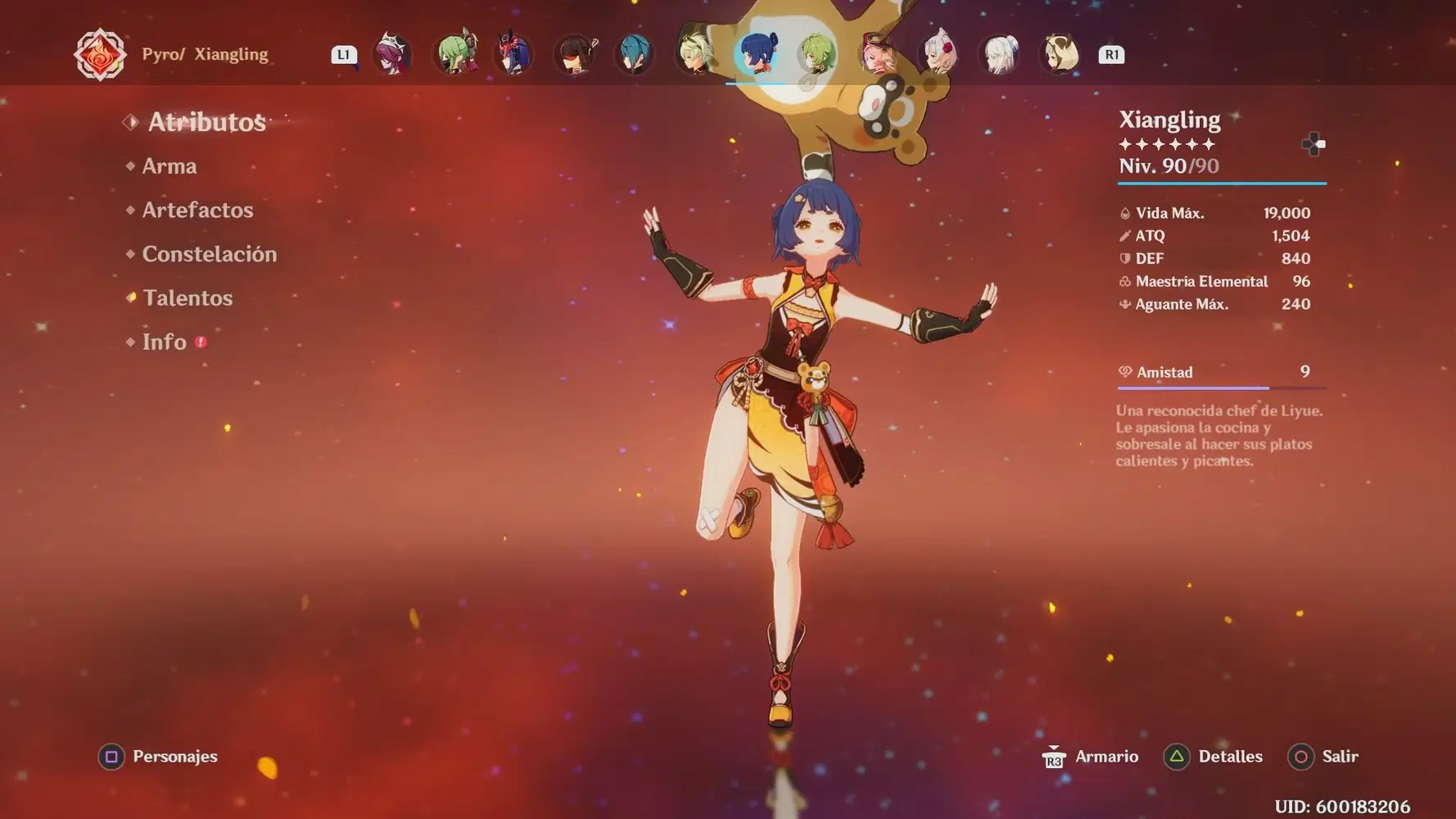Screen dimensions: 1456x819
Task: Click the D-pad icon beside Xiangling's name
Action: pyautogui.click(x=1314, y=144)
